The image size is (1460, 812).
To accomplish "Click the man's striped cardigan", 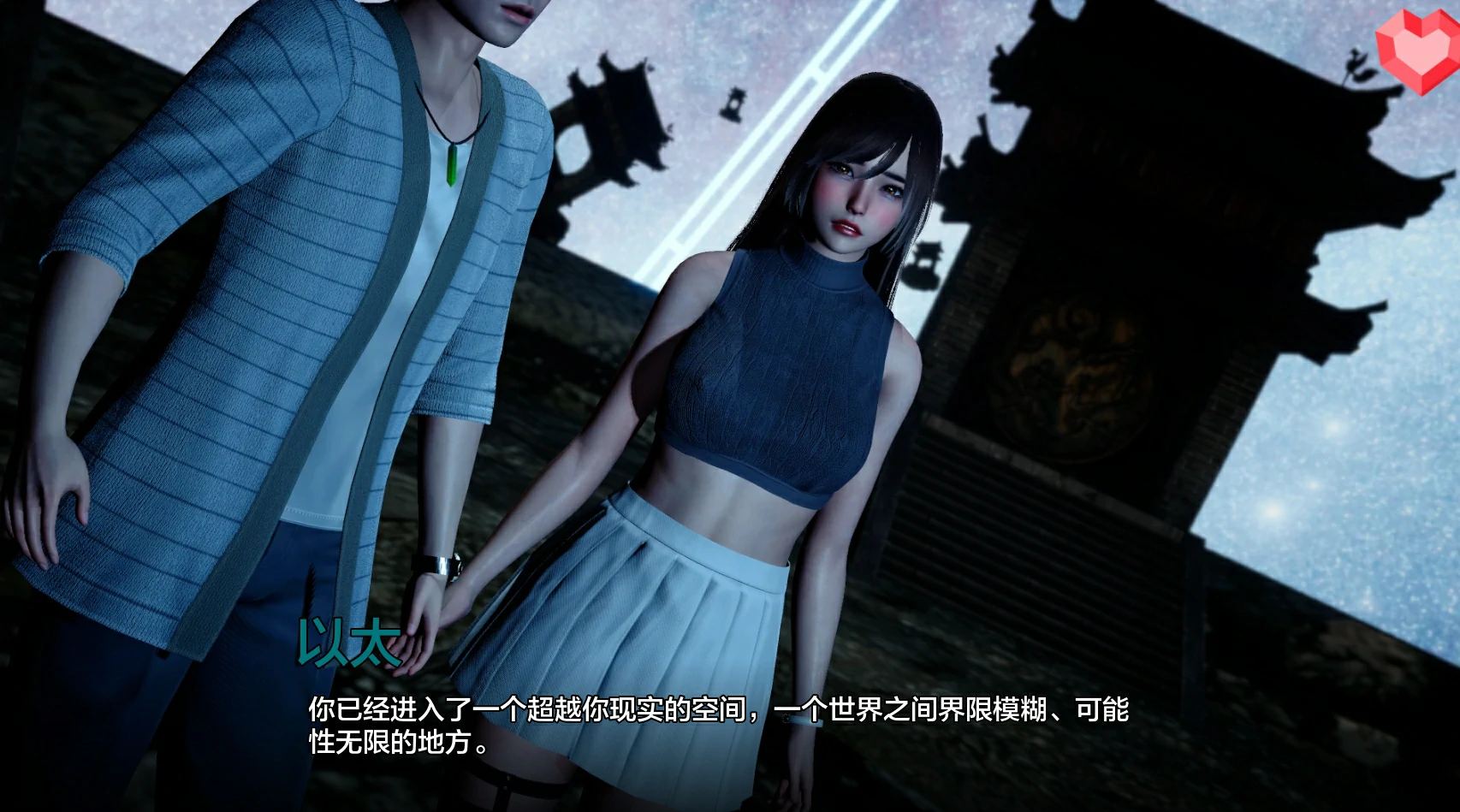I will (x=240, y=299).
